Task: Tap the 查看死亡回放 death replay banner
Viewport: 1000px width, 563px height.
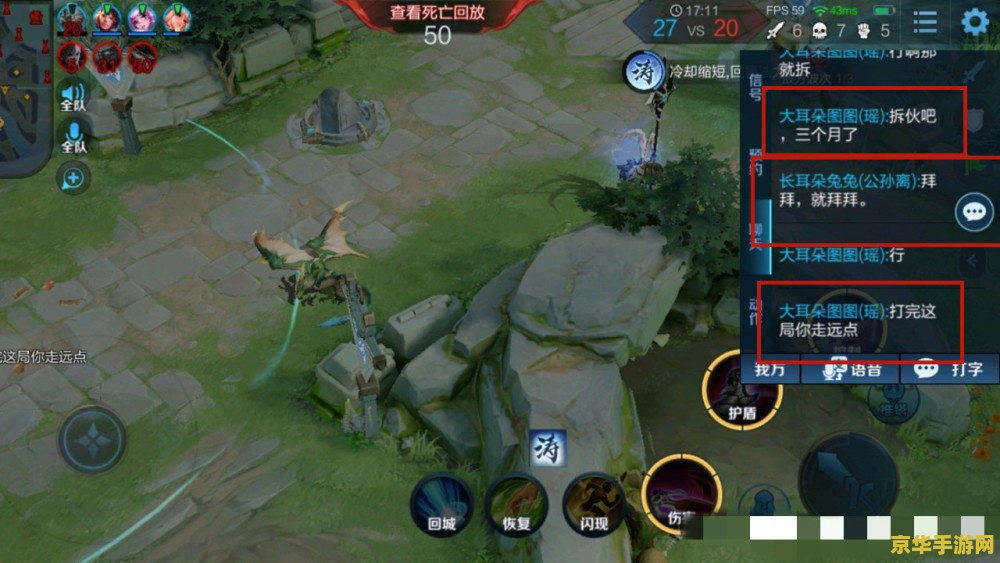Action: [437, 13]
